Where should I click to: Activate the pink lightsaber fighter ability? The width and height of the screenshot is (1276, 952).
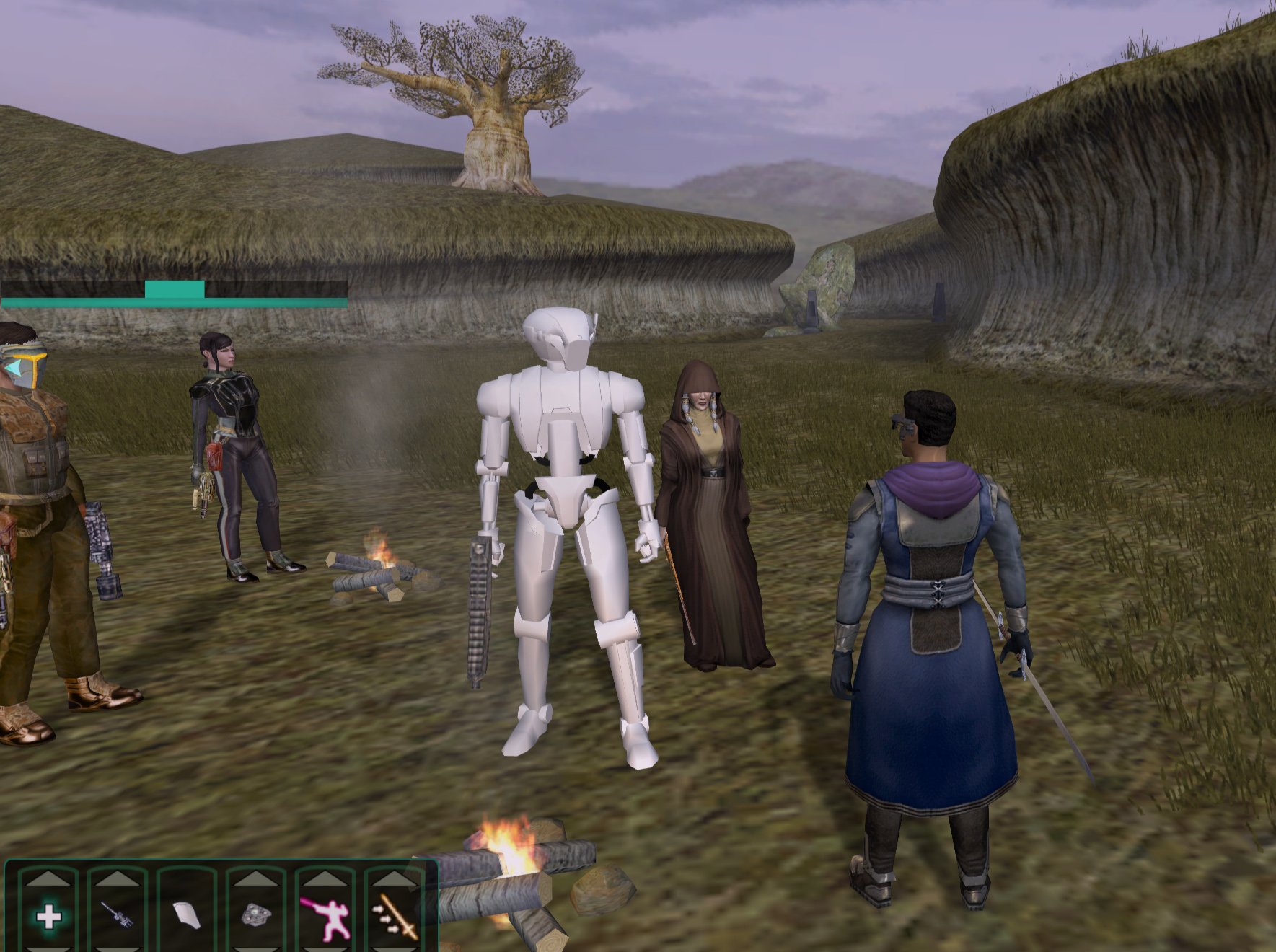tap(325, 917)
